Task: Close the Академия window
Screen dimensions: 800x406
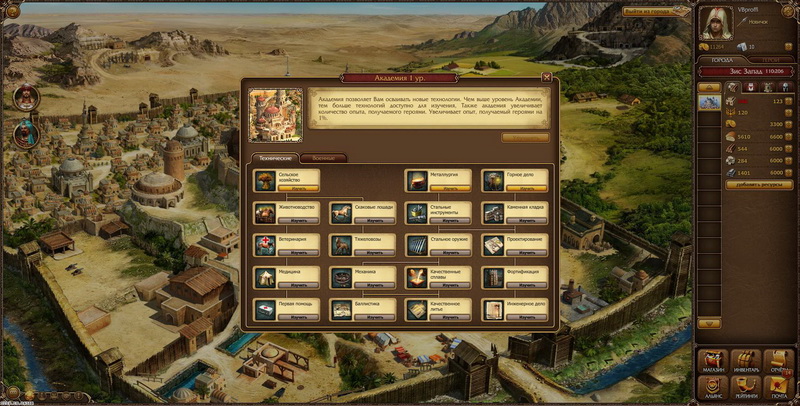Action: coord(546,76)
